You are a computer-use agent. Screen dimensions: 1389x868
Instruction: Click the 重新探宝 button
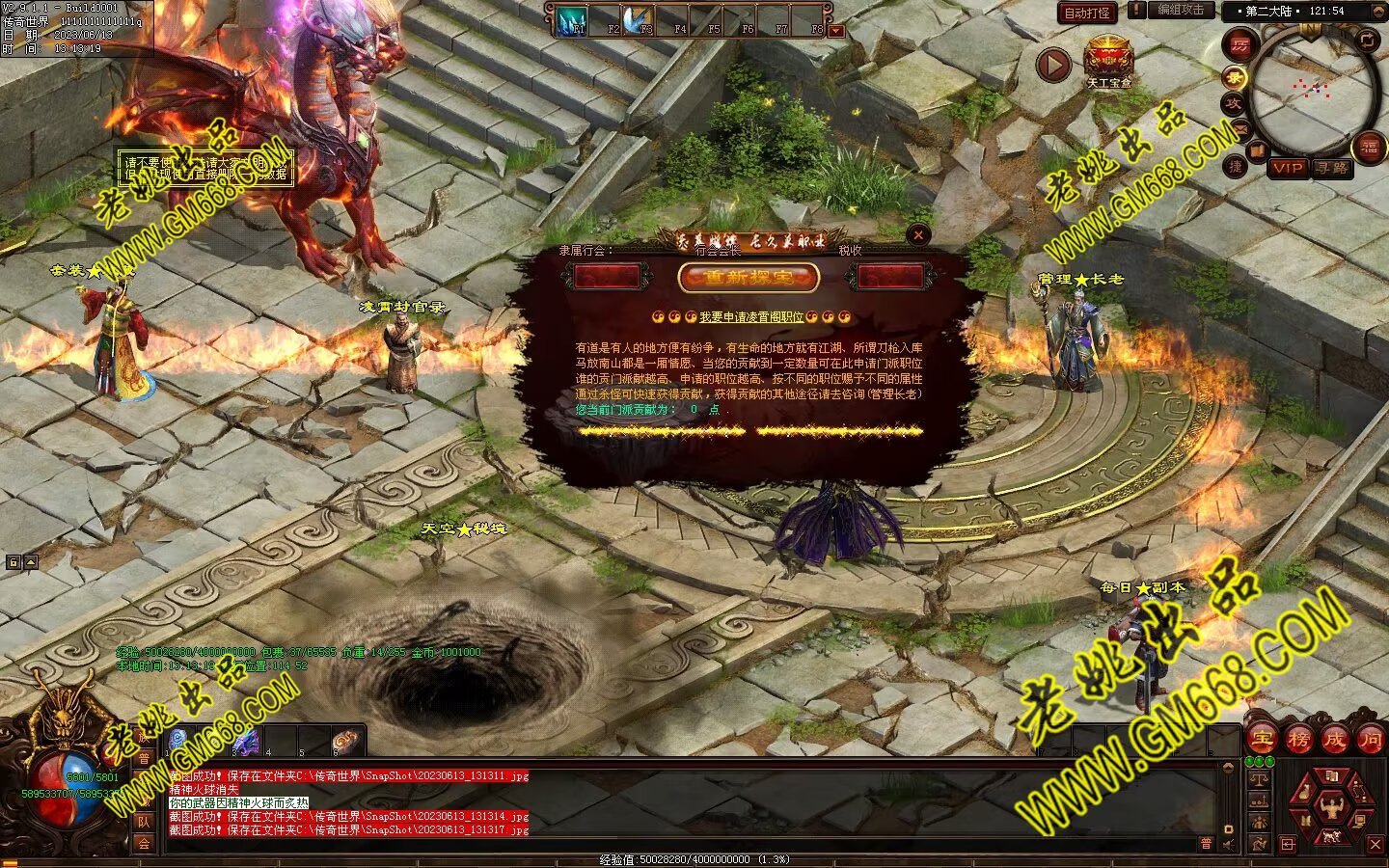(x=749, y=278)
